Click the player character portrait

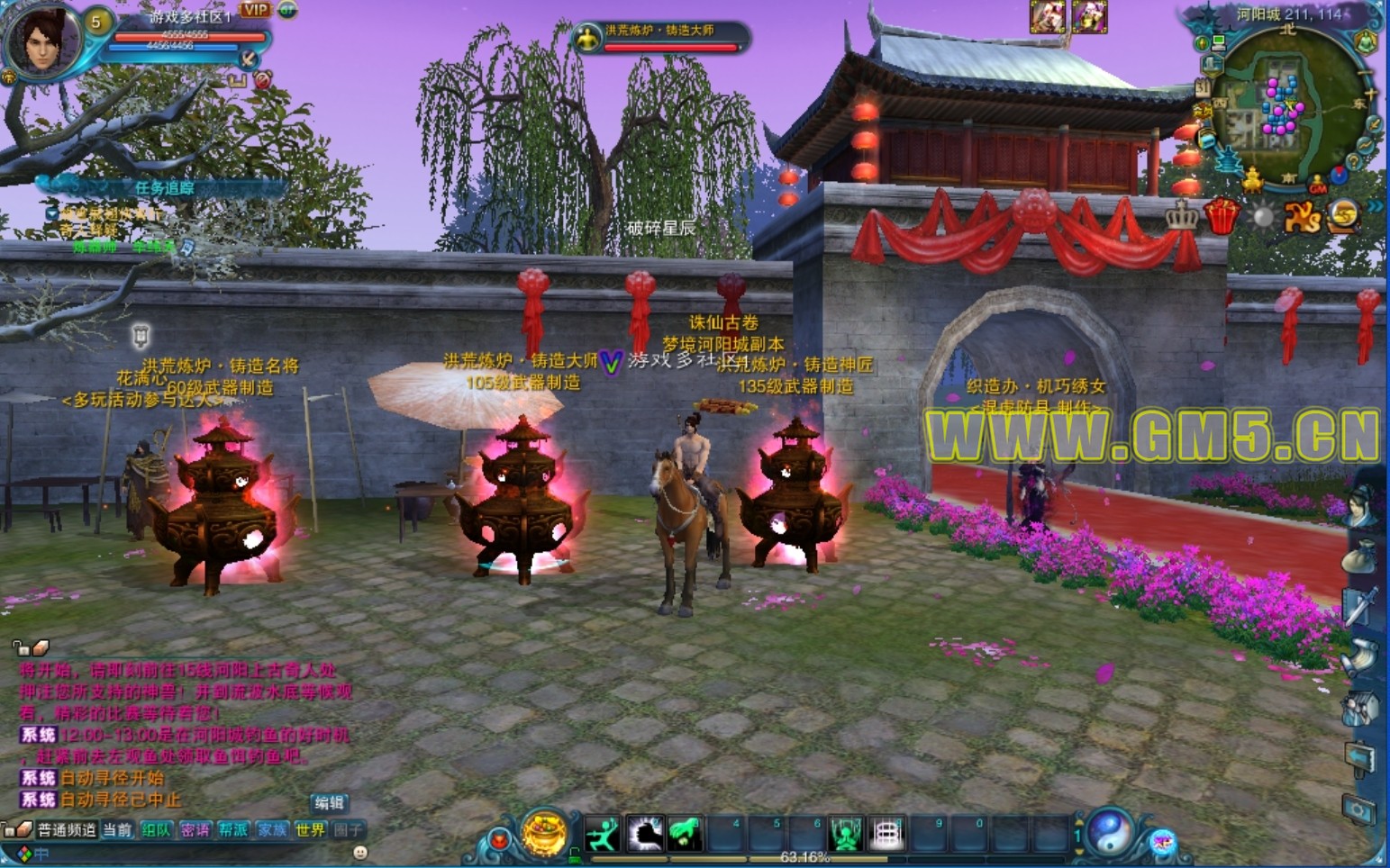click(40, 39)
